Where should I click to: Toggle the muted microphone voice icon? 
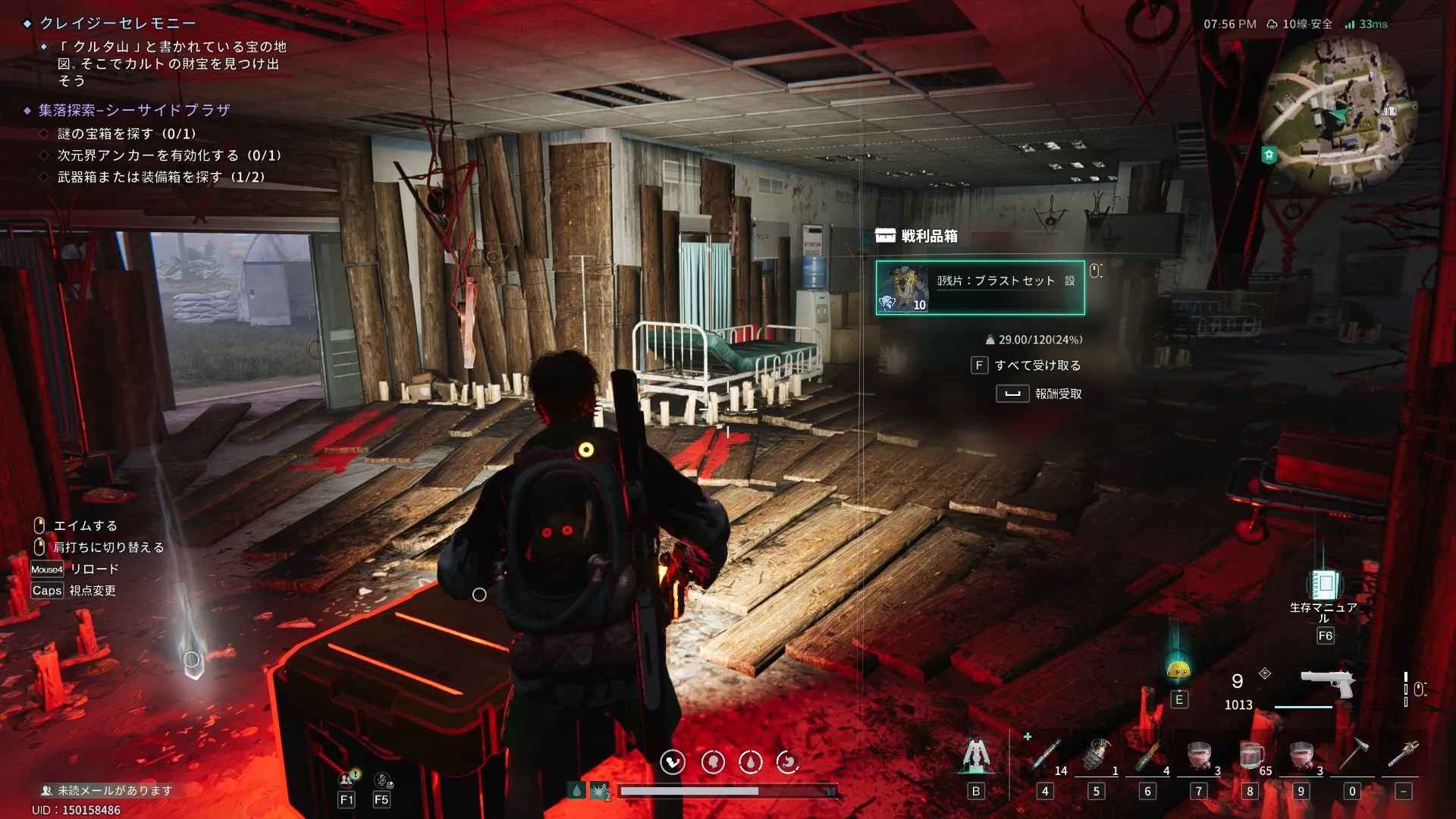tap(383, 780)
